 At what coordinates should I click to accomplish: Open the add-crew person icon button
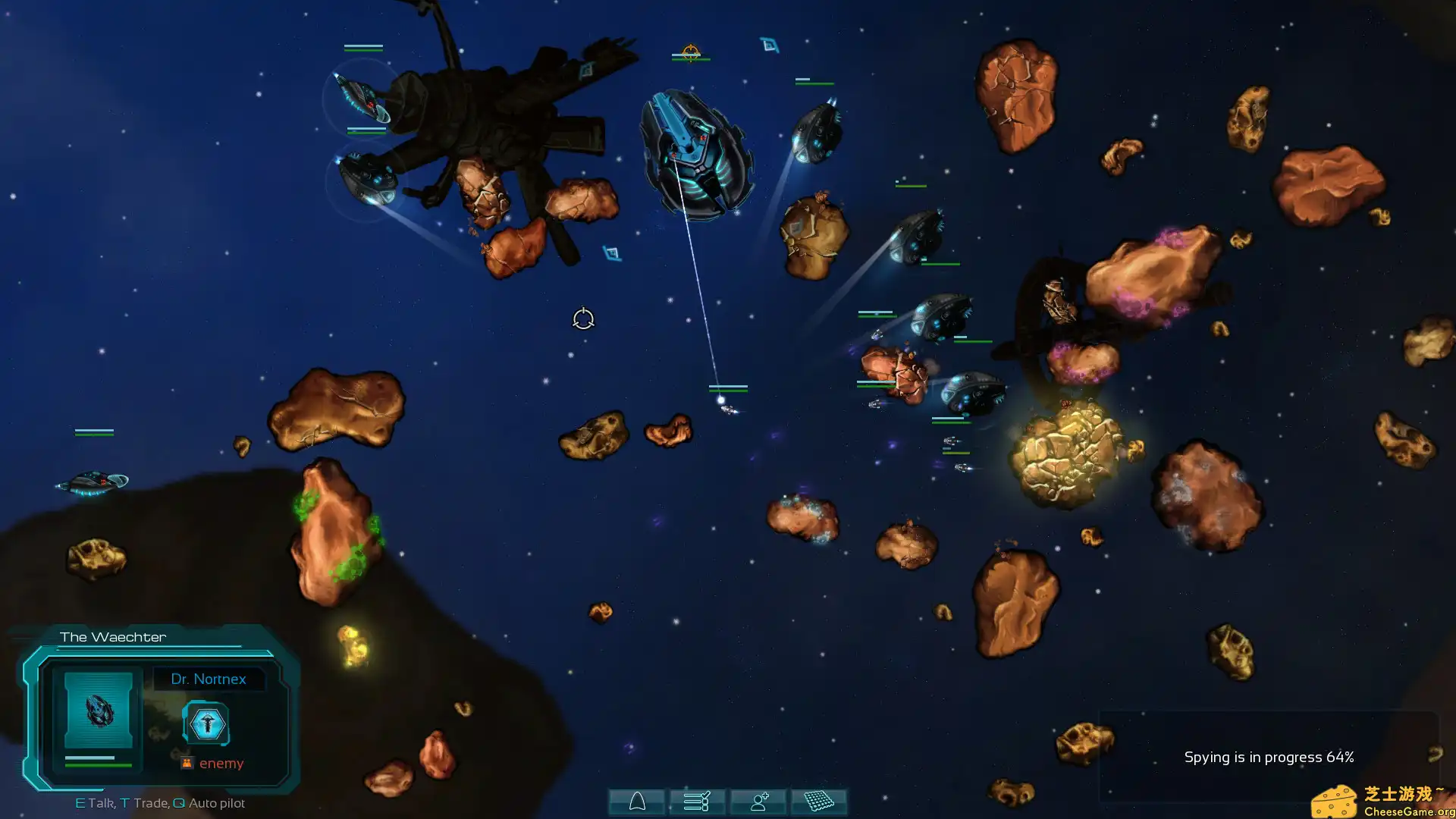point(758,802)
